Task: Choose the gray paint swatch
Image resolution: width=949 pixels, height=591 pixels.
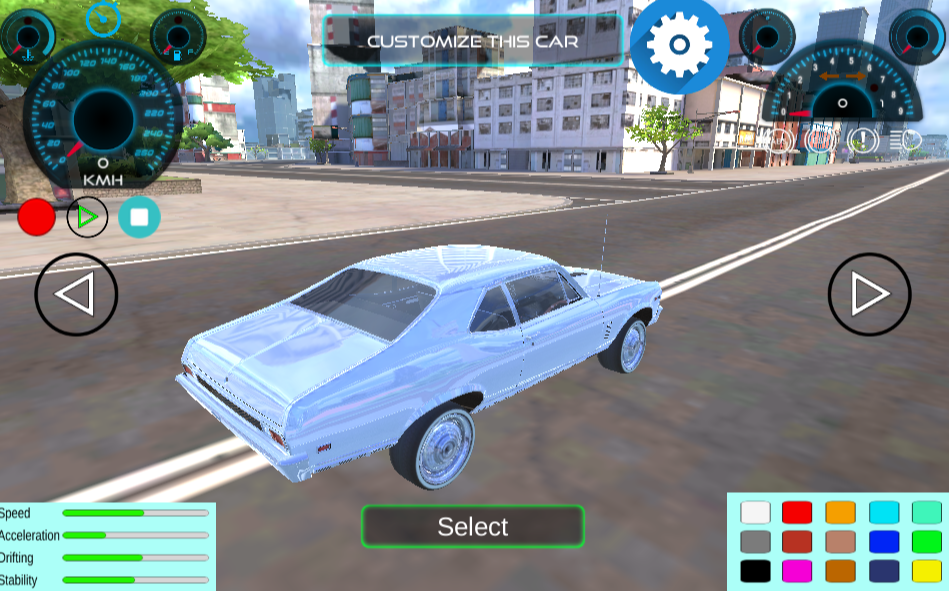Action: (755, 542)
